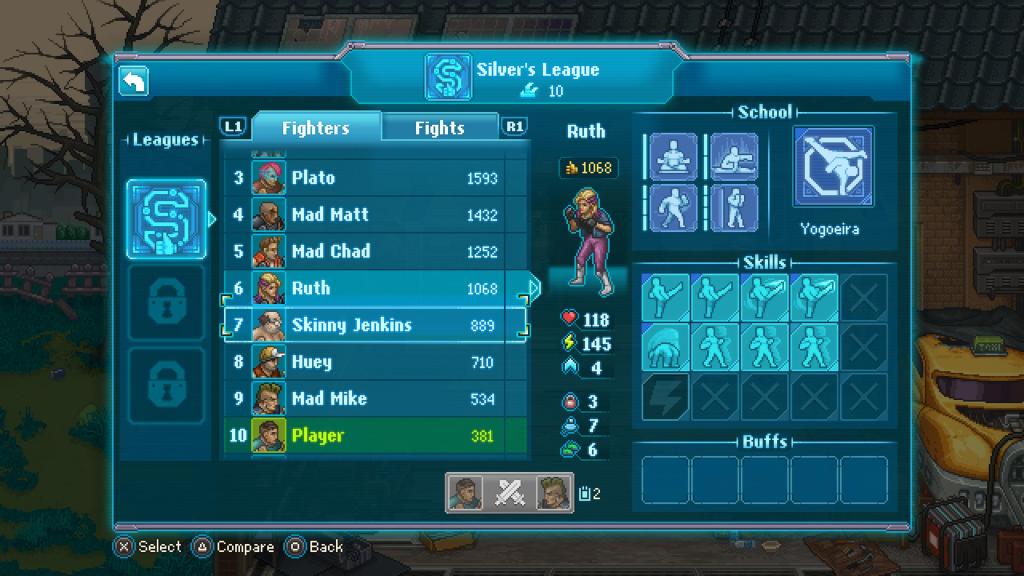
Task: Click the back arrow button
Action: click(x=134, y=81)
